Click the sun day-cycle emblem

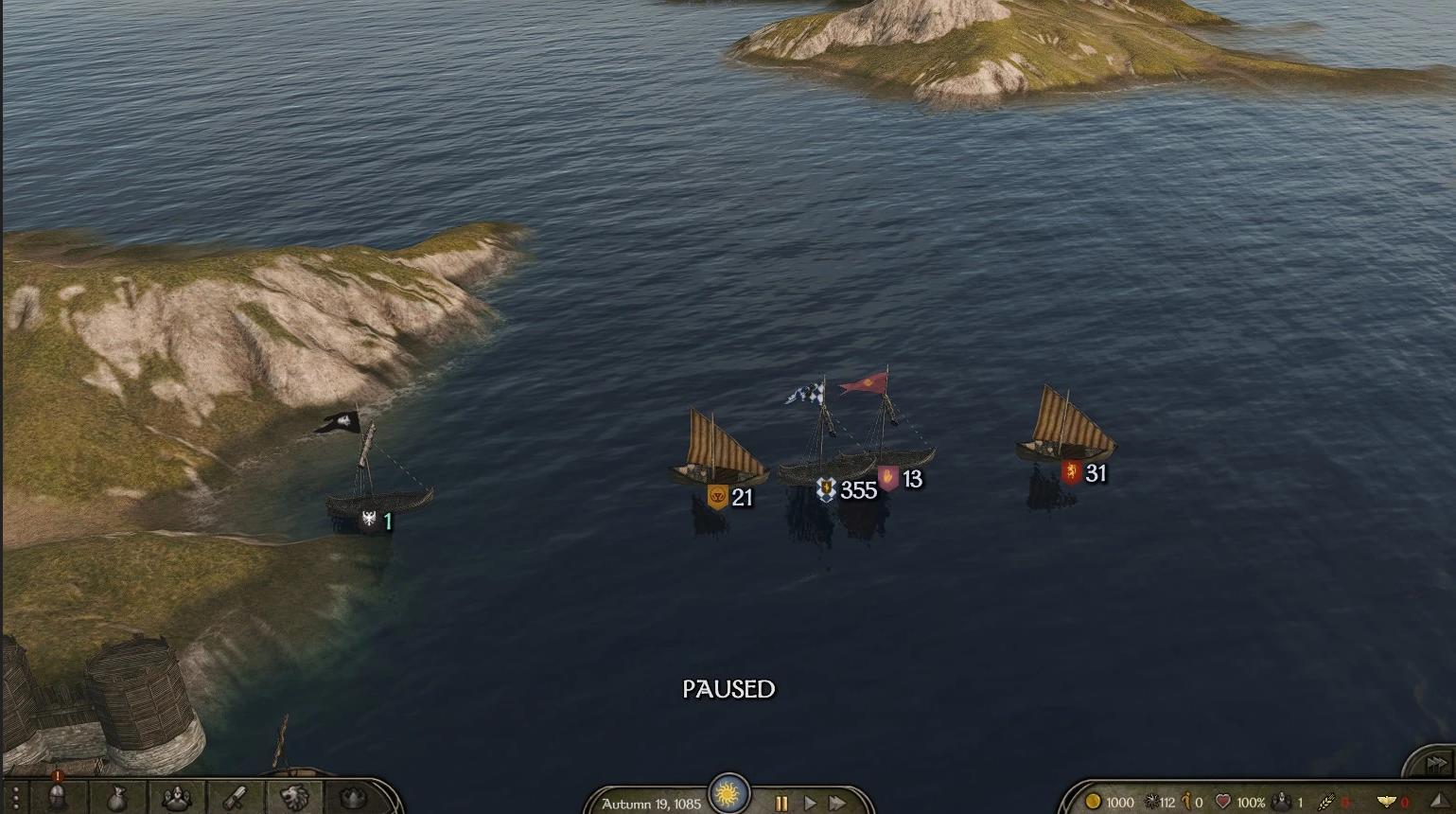(728, 793)
